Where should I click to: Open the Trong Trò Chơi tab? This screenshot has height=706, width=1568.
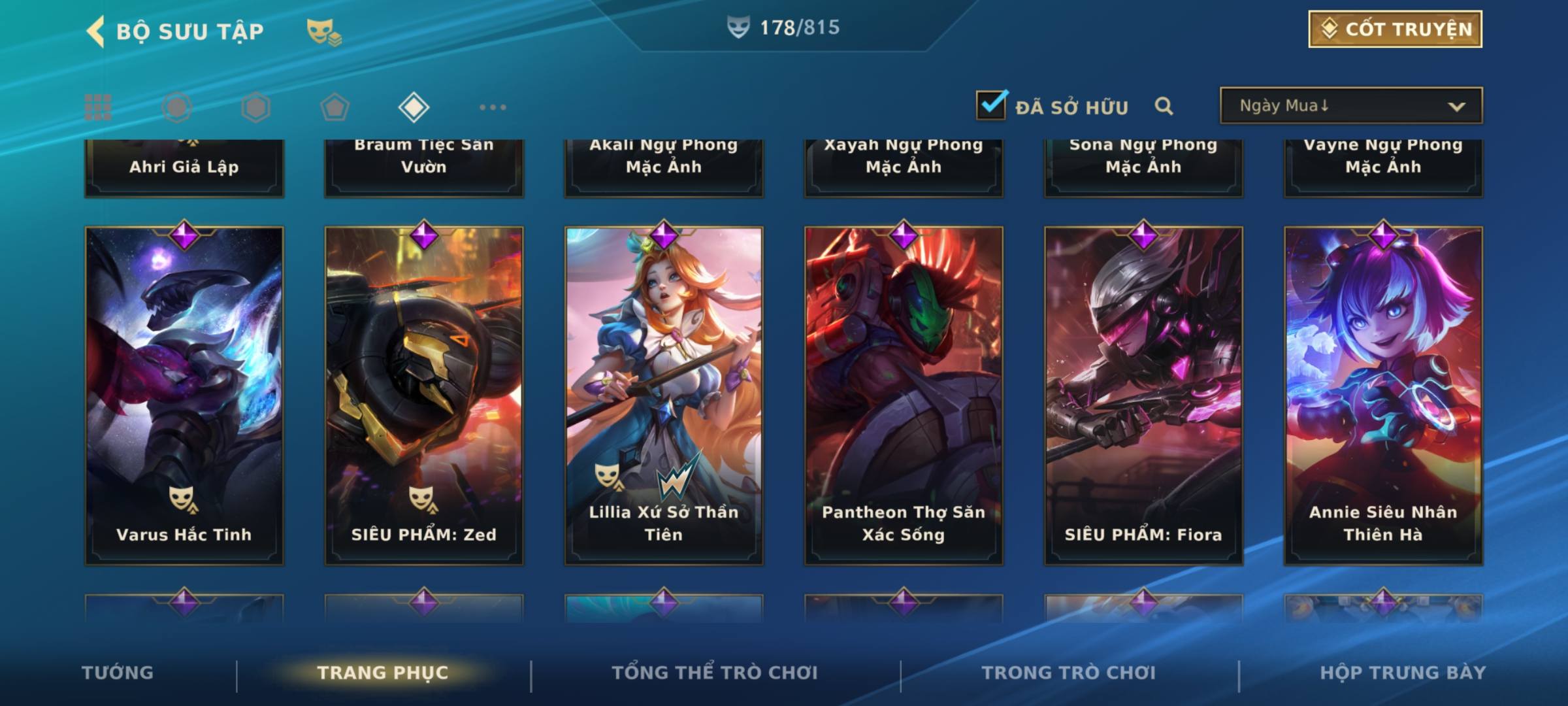point(1068,673)
